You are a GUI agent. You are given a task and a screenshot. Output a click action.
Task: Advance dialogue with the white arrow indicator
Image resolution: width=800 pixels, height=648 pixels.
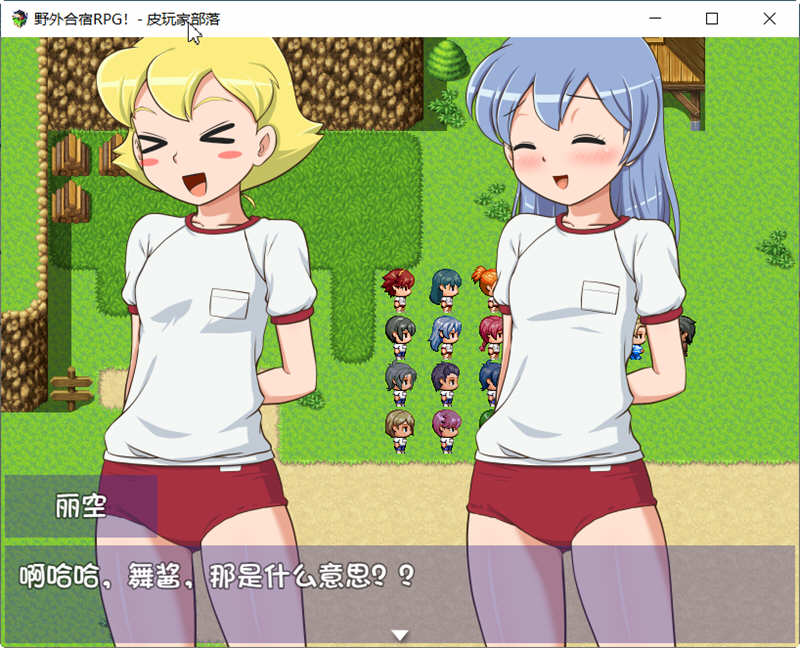click(x=400, y=635)
